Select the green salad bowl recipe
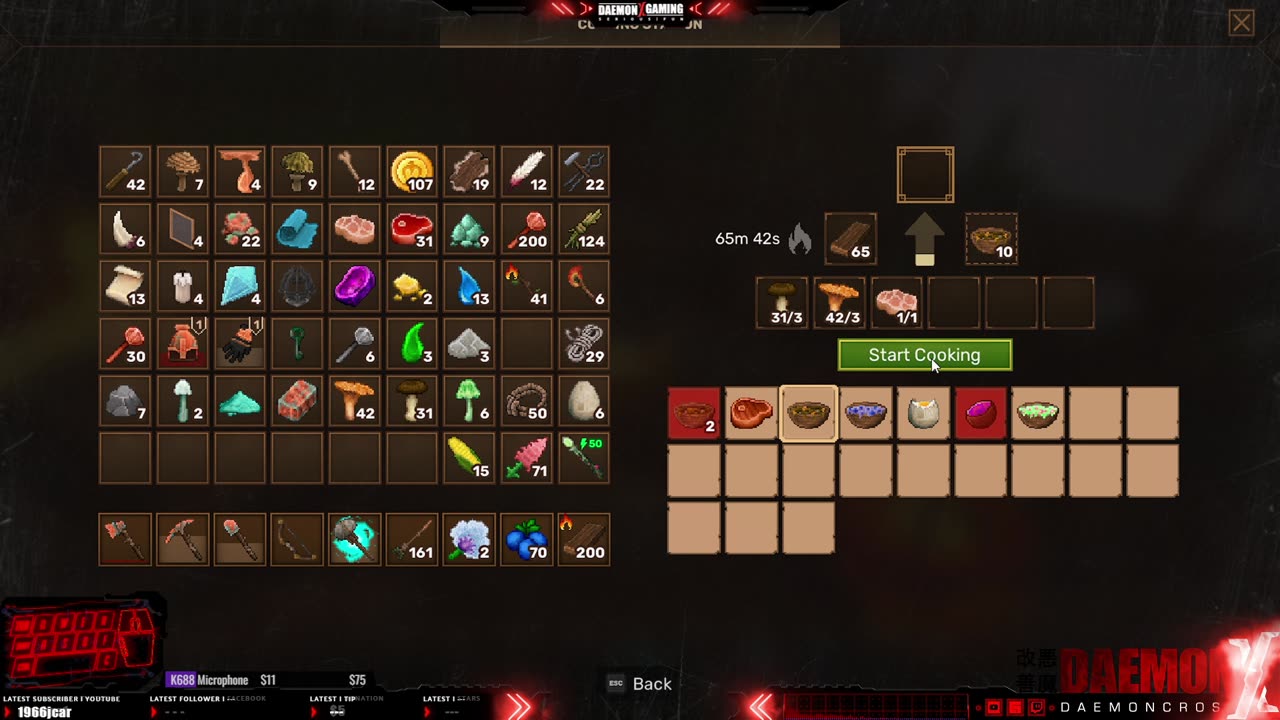 coord(1038,413)
